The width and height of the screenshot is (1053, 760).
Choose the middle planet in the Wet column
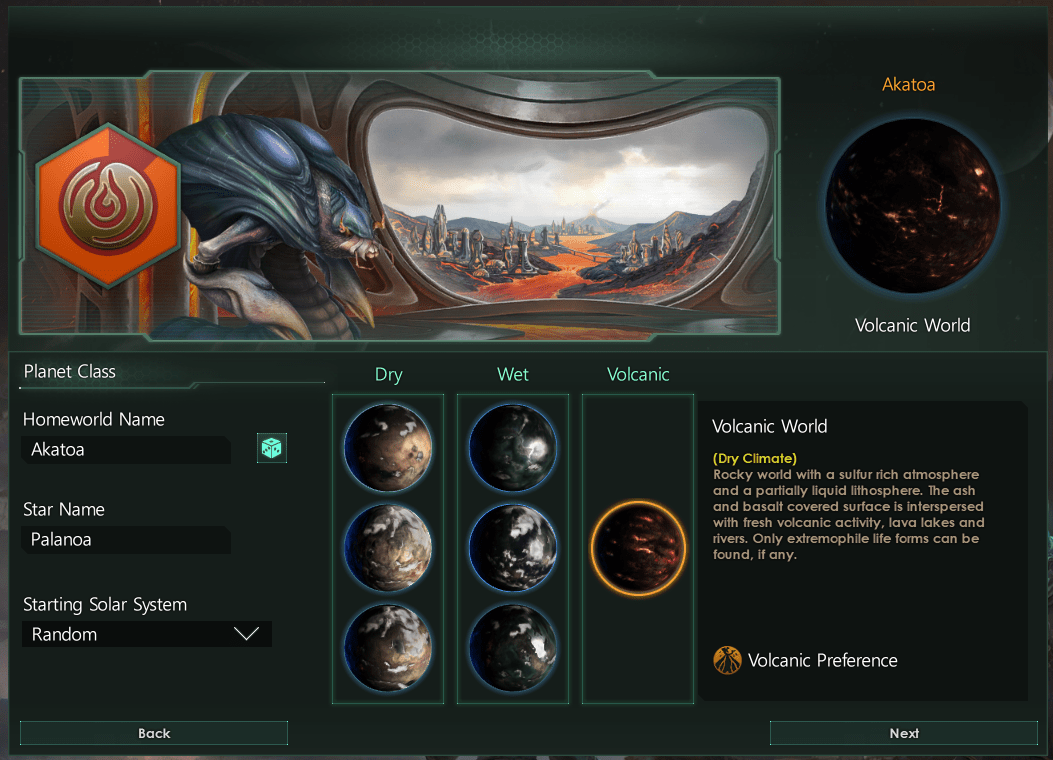[513, 548]
